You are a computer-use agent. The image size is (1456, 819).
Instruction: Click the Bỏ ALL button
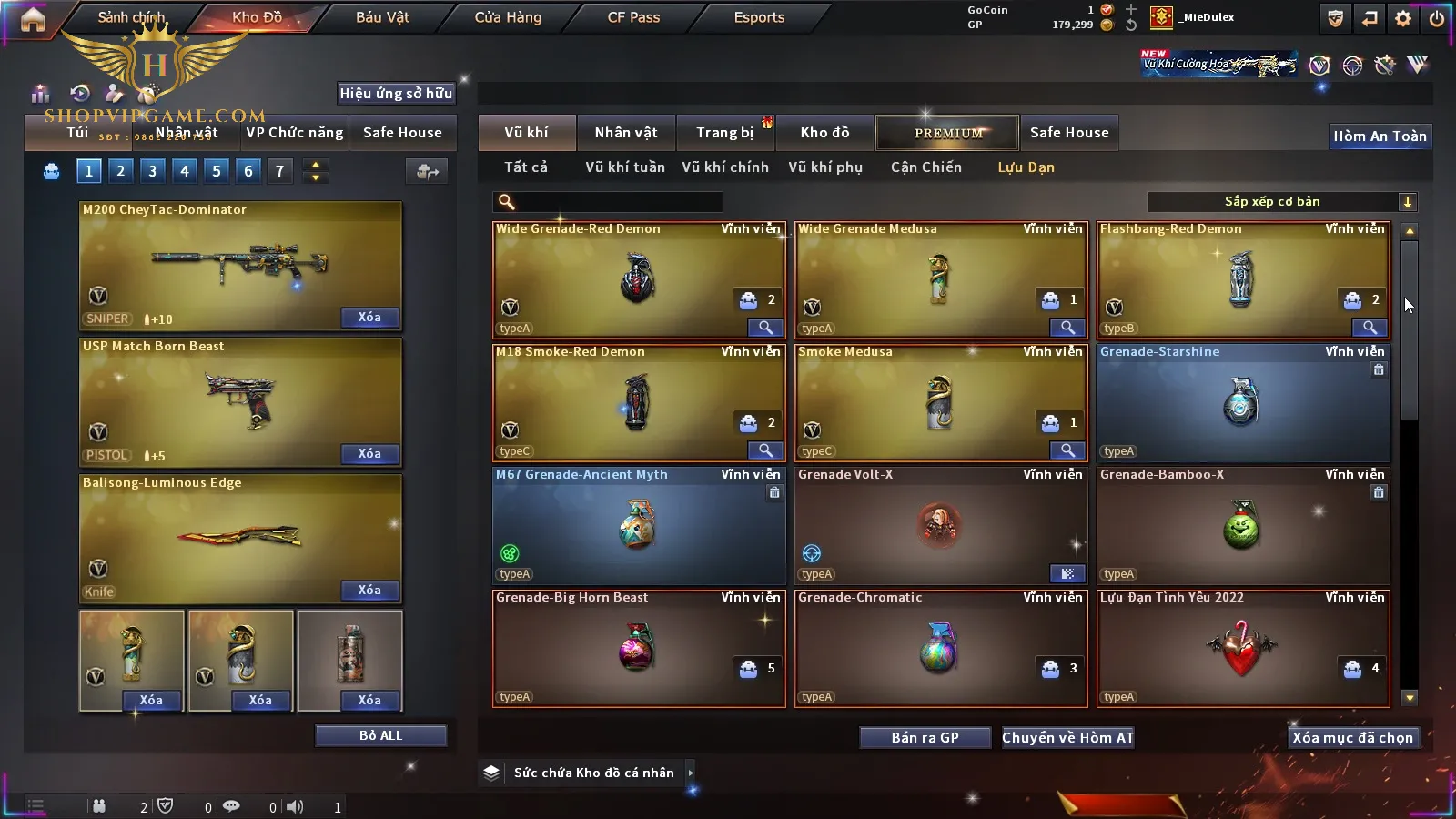(x=380, y=735)
